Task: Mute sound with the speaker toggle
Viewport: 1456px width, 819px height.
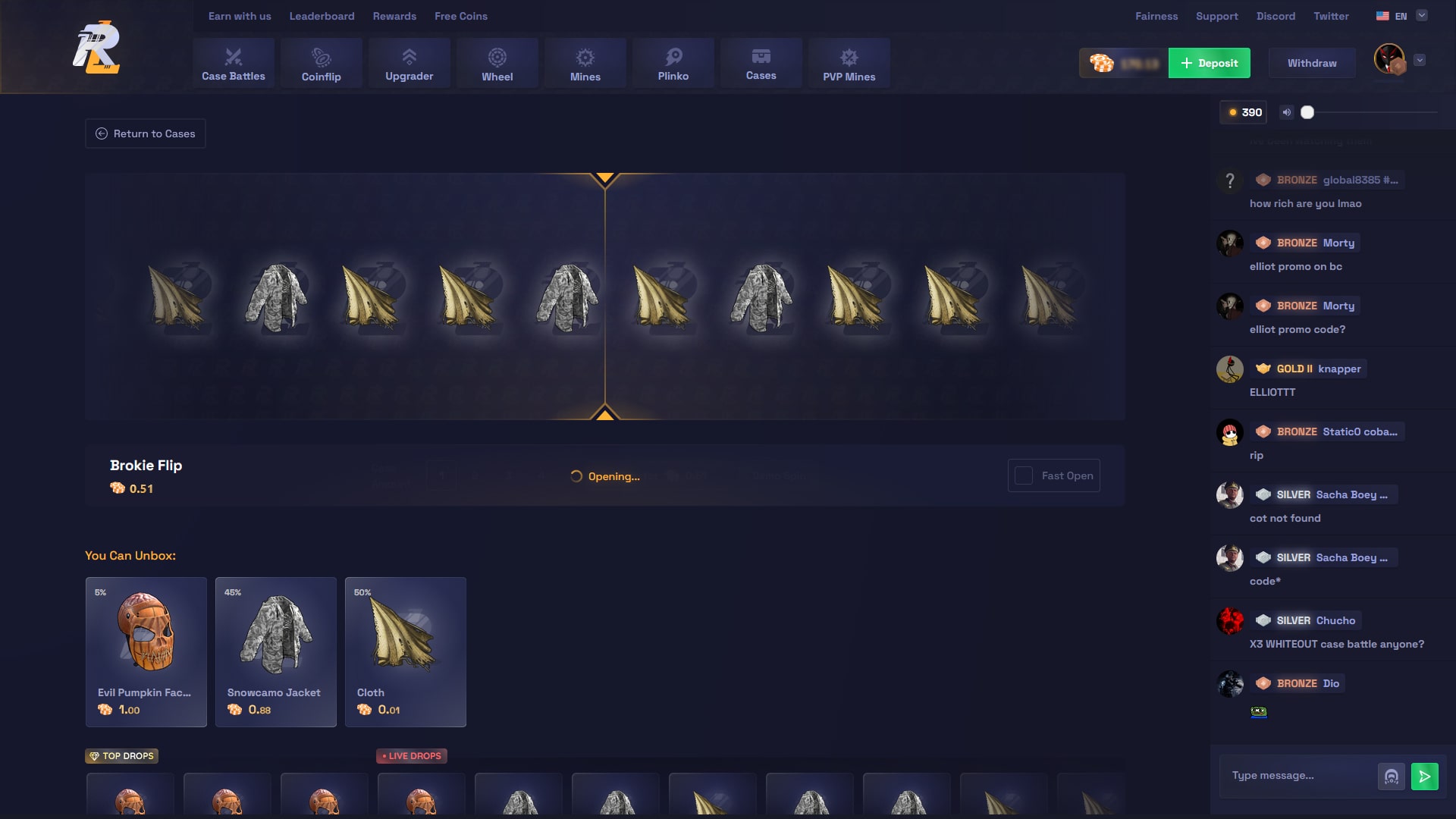Action: click(x=1286, y=111)
